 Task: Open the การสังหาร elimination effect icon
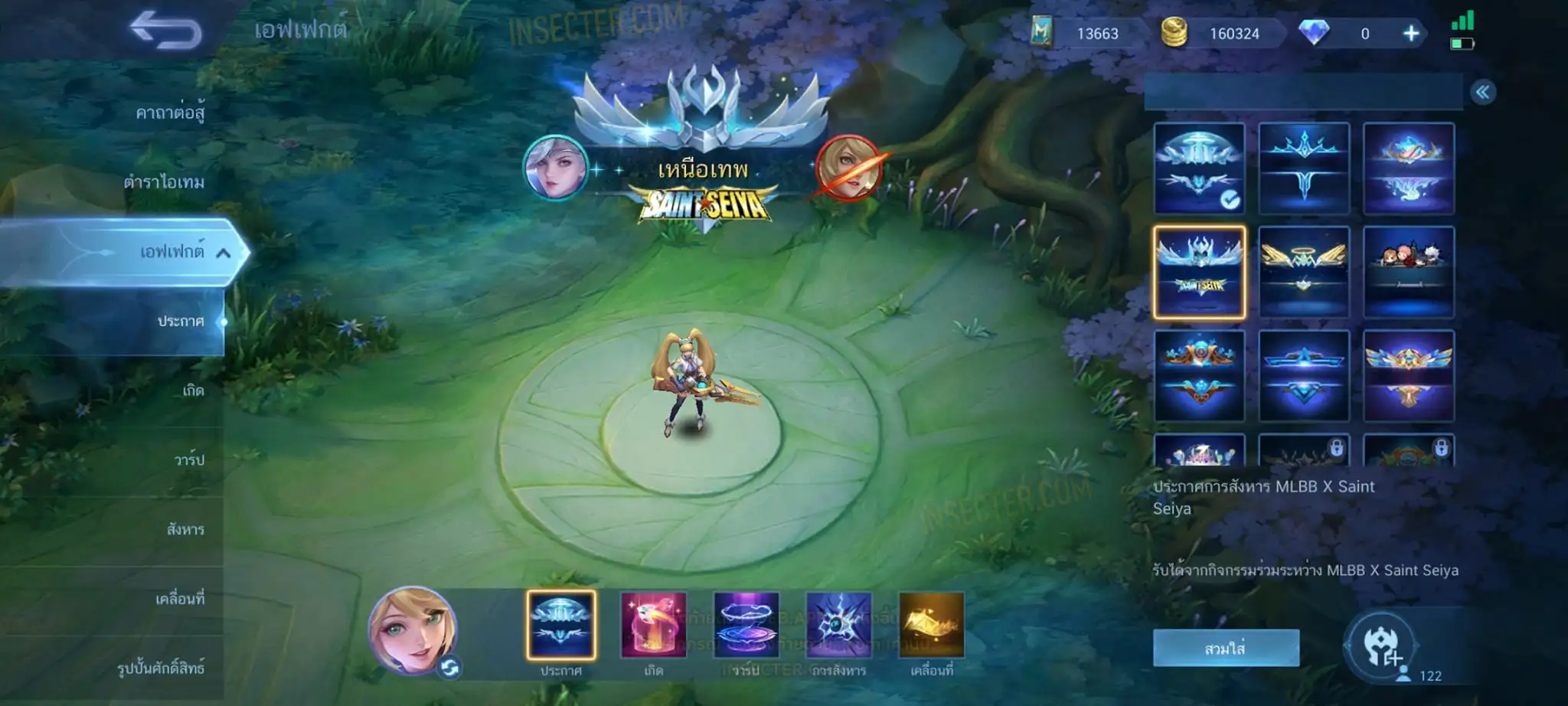839,625
